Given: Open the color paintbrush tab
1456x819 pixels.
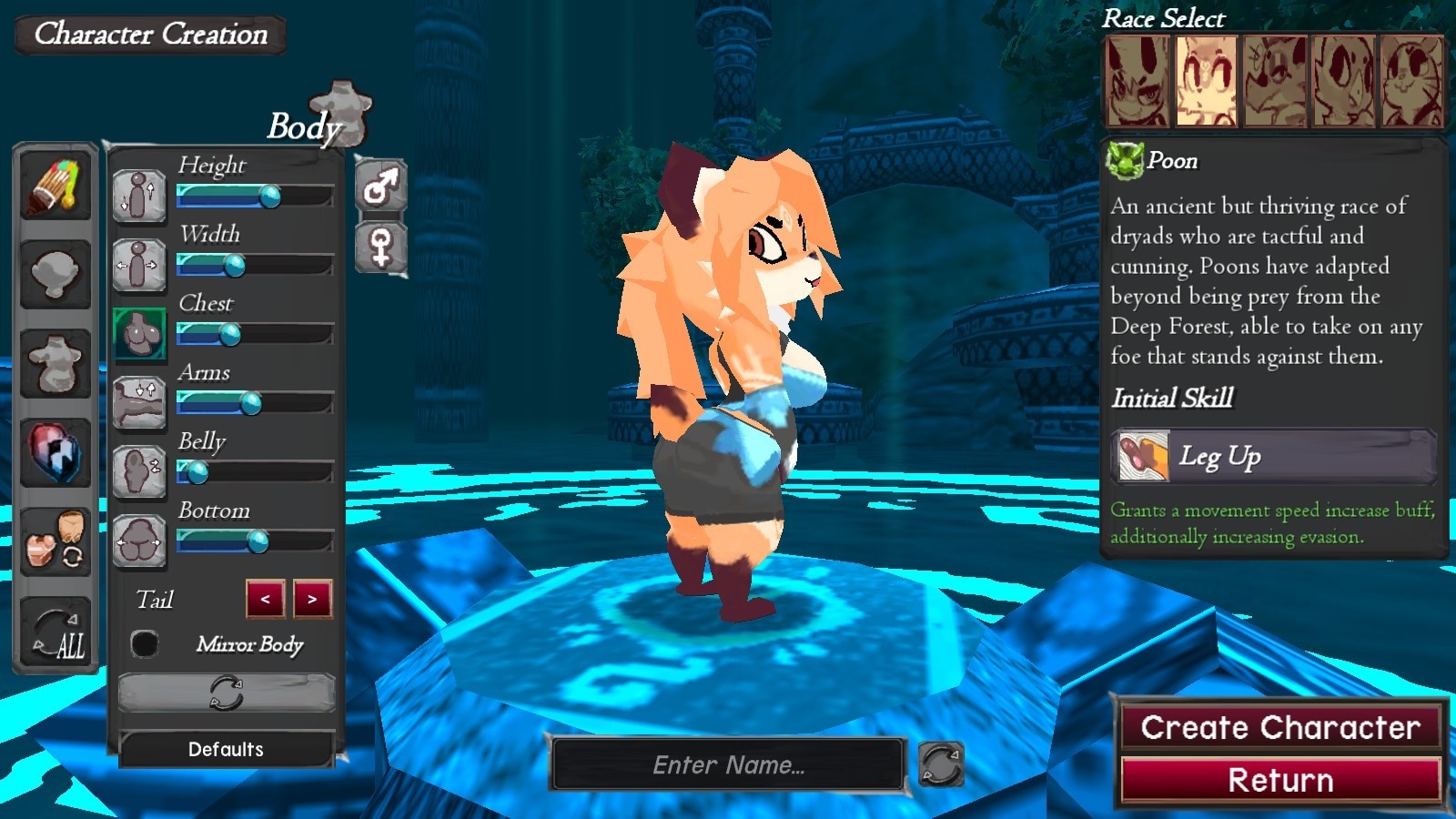Looking at the screenshot, I should pyautogui.click(x=55, y=185).
